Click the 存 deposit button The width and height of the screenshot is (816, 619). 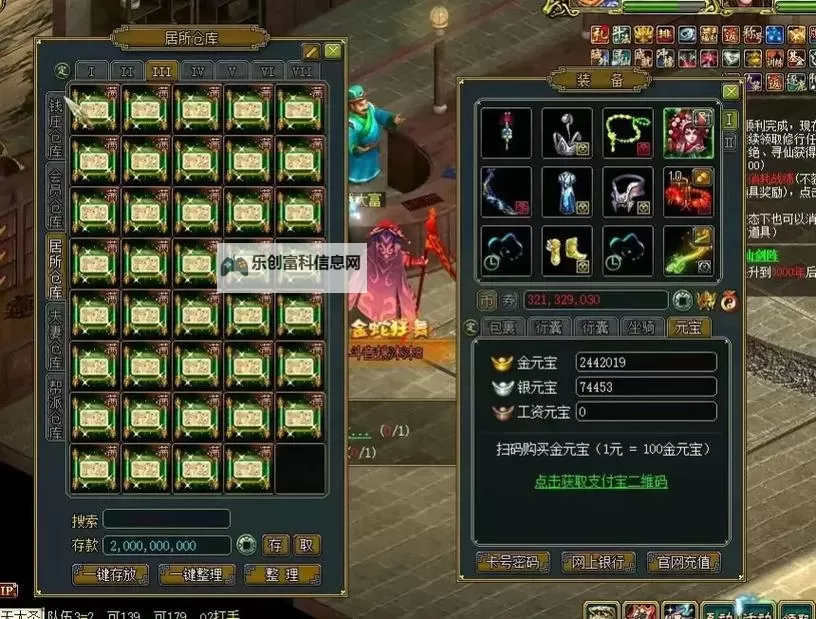(x=276, y=545)
